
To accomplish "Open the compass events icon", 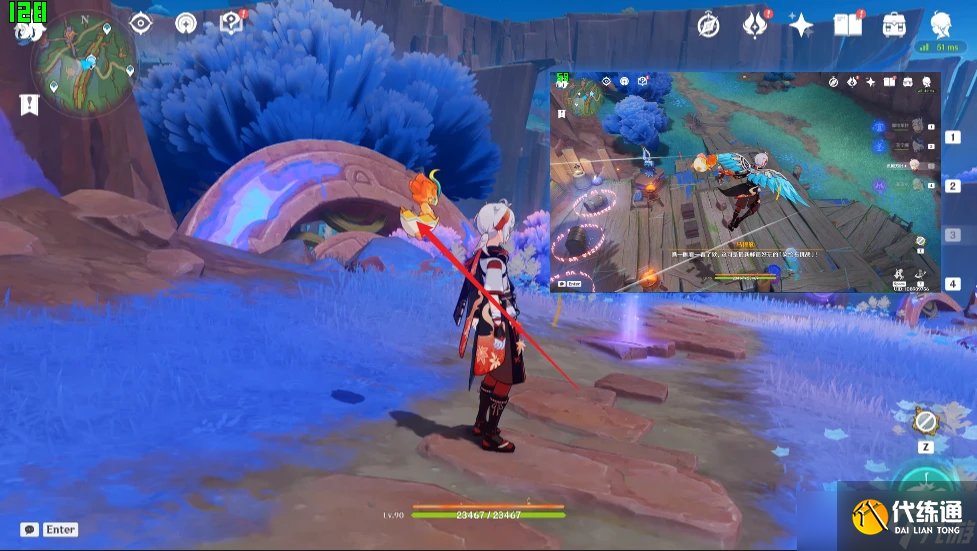I will [709, 25].
